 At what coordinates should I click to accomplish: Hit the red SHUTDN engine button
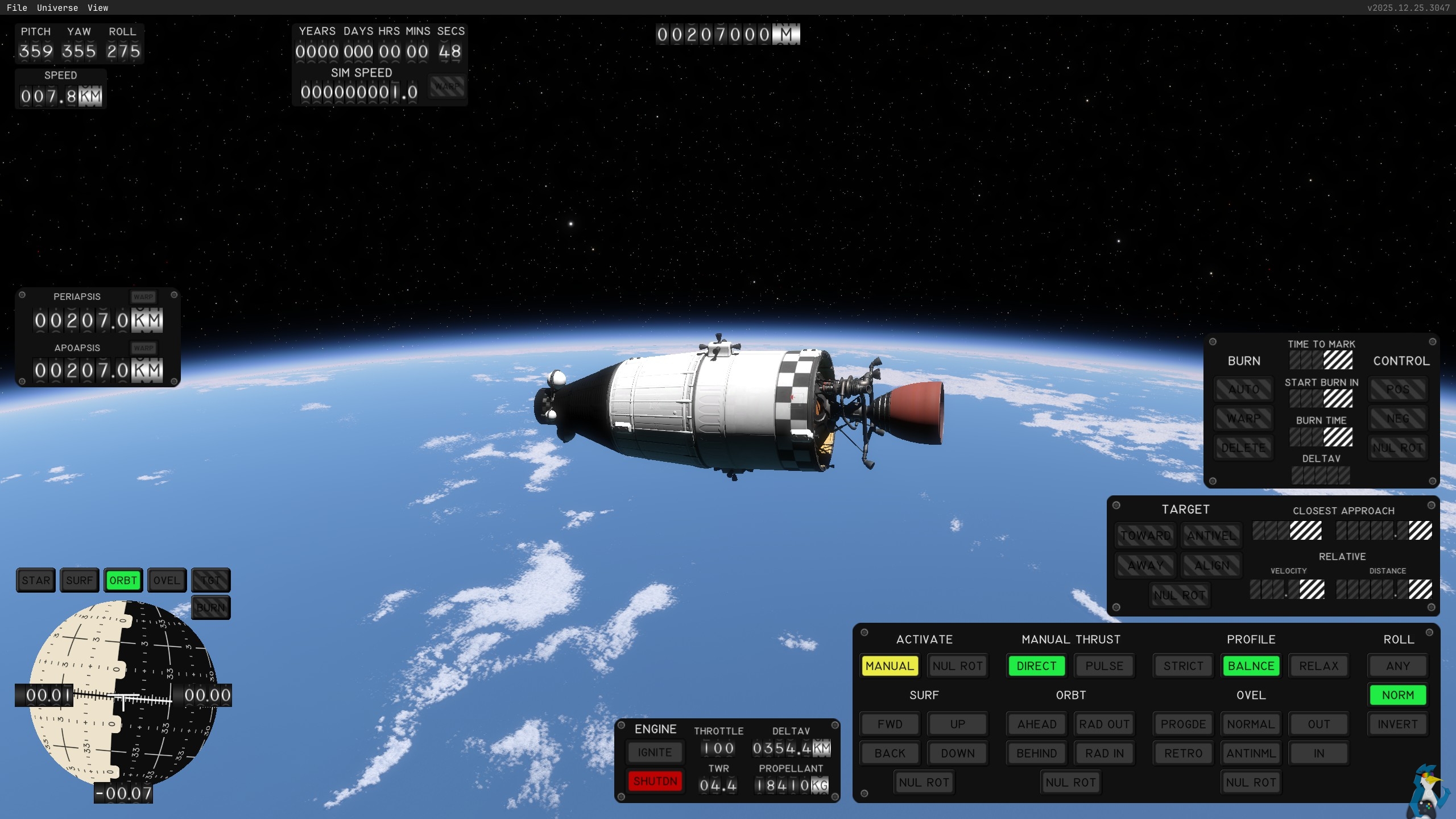click(655, 781)
